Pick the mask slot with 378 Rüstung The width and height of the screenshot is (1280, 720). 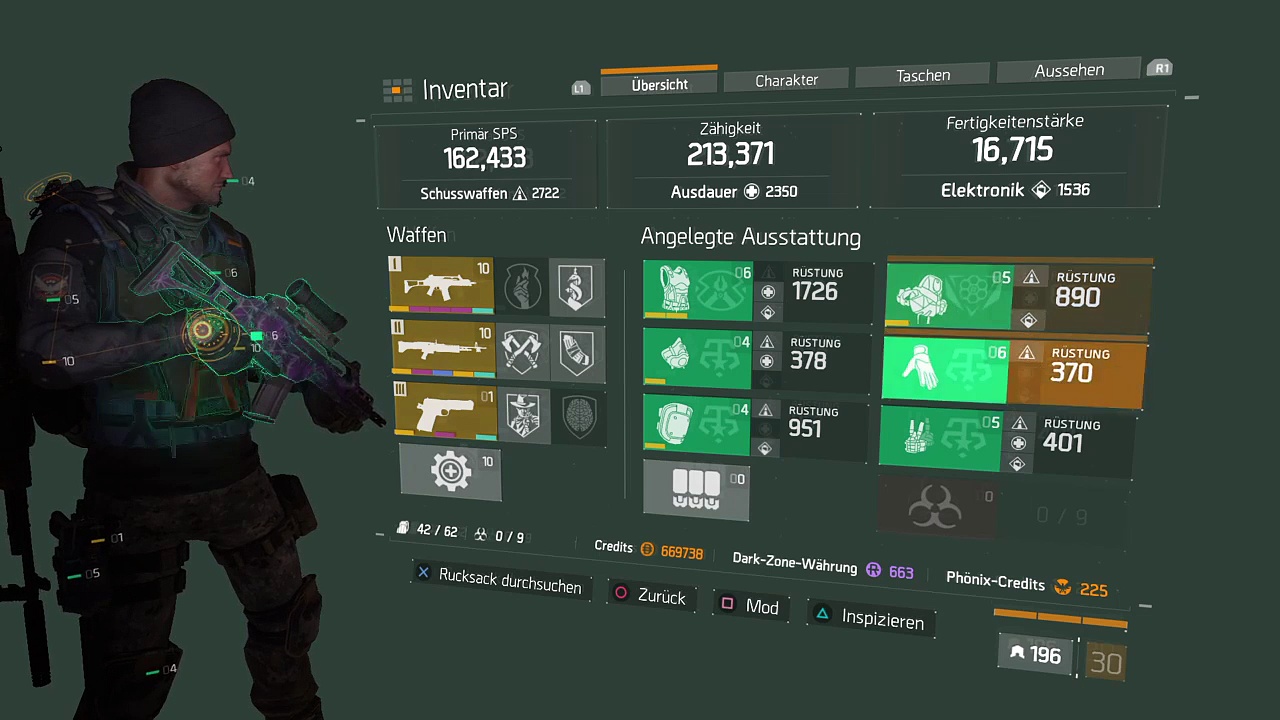[x=697, y=358]
